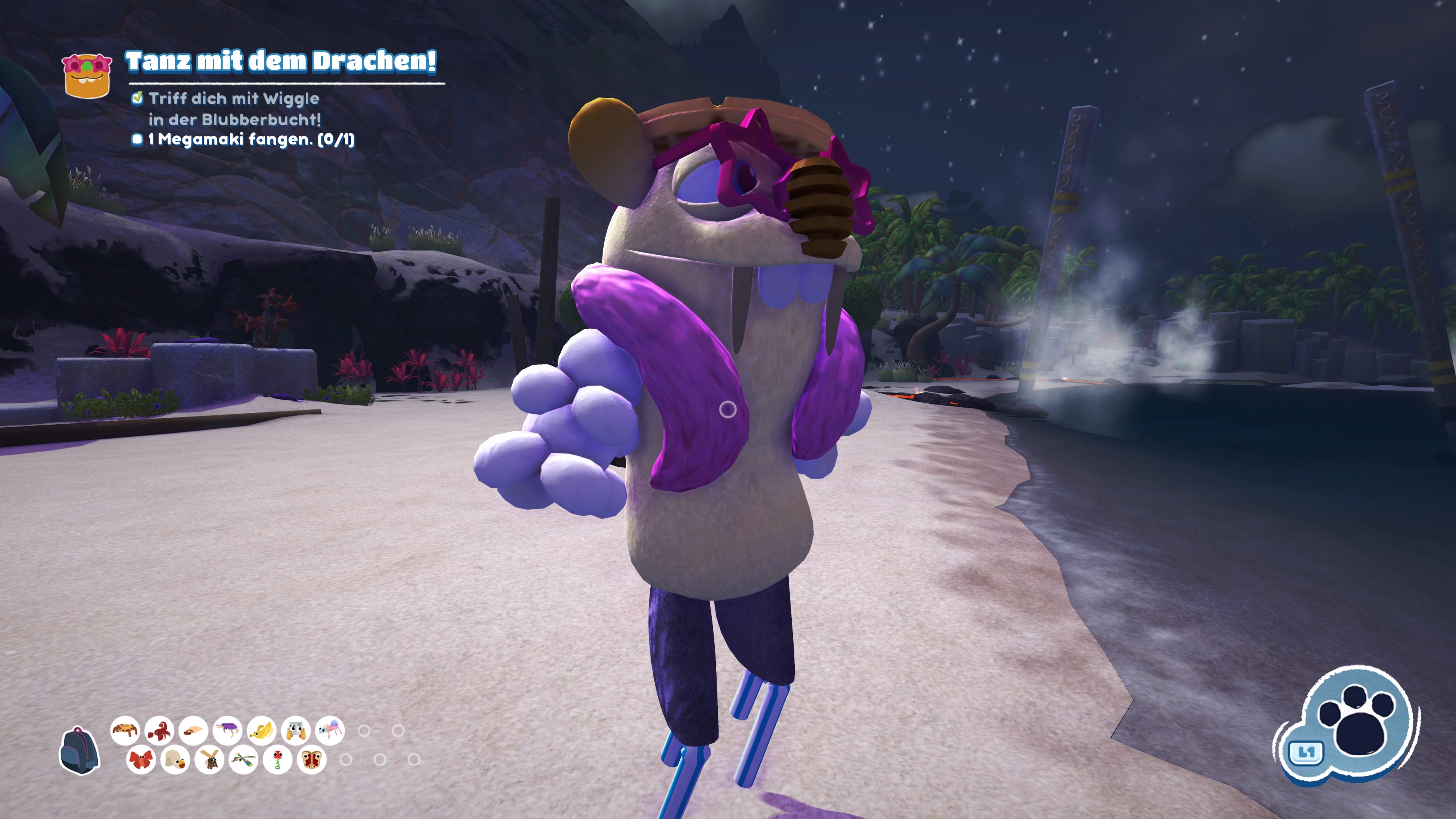Viewport: 1456px width, 819px height.
Task: Select the toast butterfly critter tab
Action: [311, 761]
